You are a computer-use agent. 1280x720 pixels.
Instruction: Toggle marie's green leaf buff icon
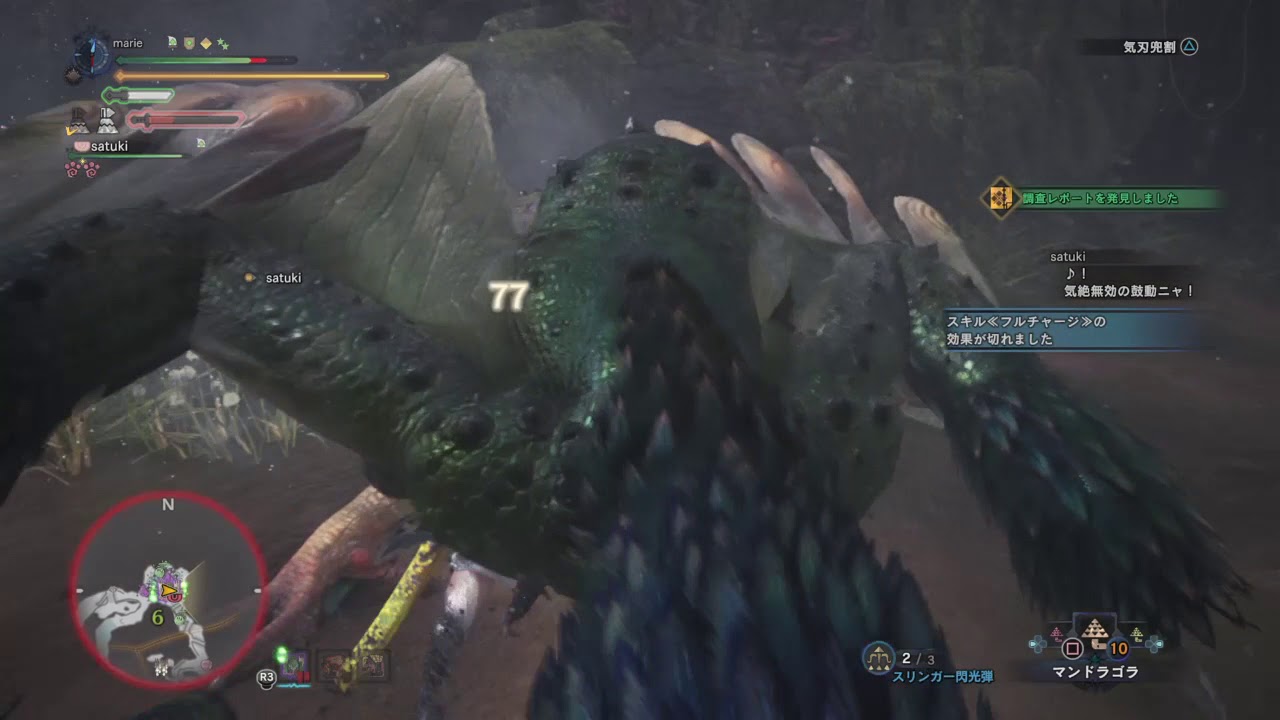[x=171, y=43]
